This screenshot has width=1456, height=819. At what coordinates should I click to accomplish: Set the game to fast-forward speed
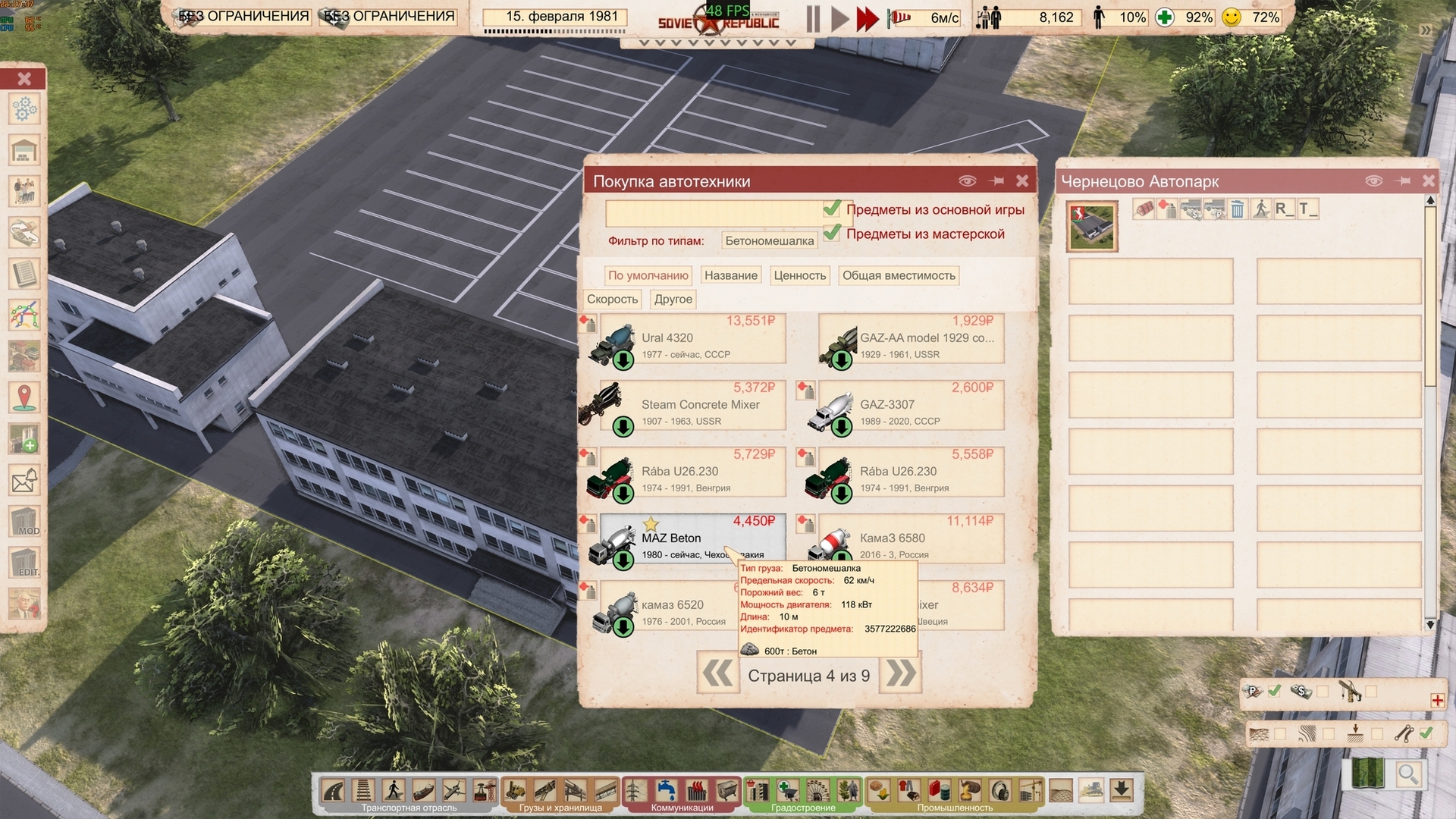[867, 19]
